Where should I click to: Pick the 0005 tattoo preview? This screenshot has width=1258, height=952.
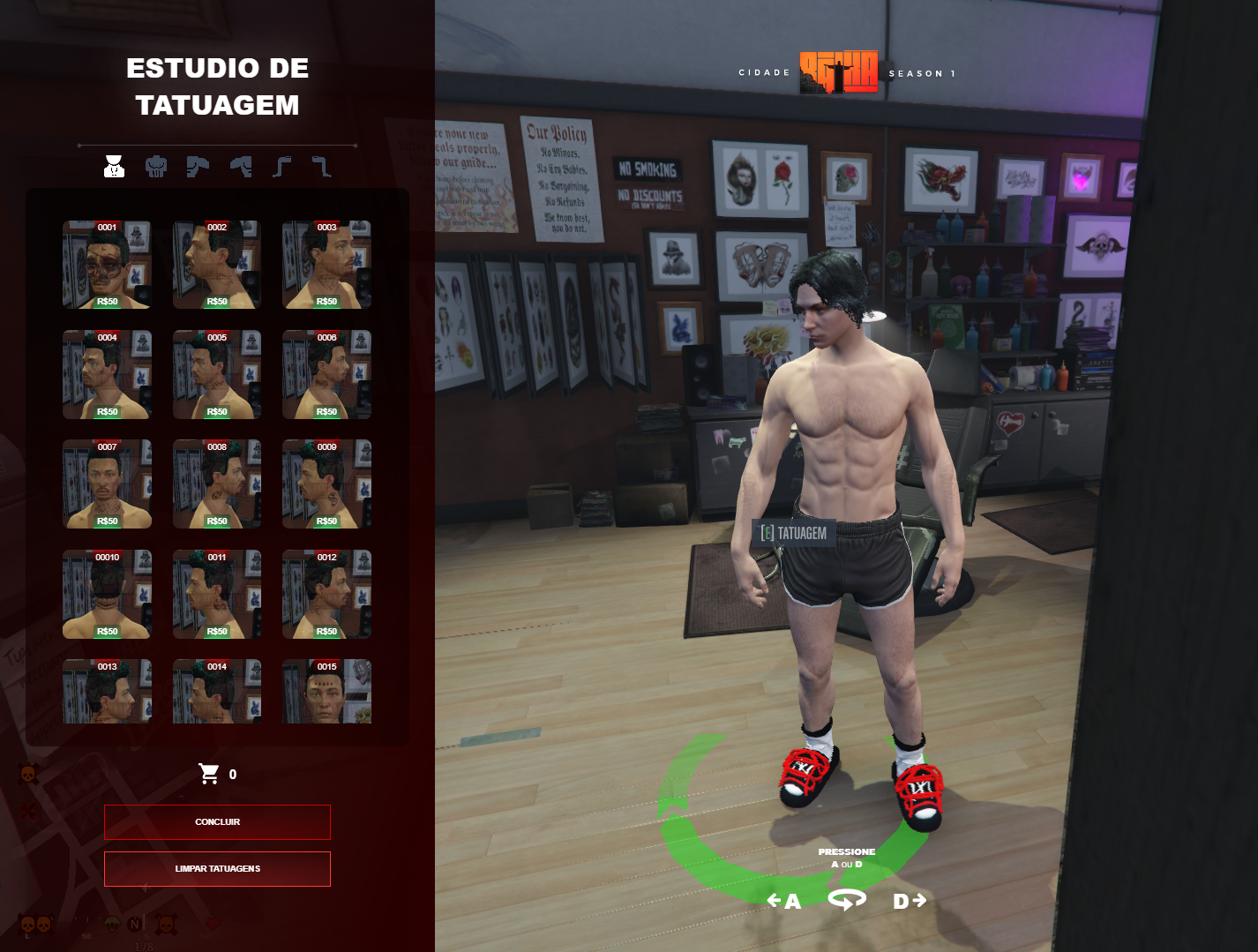point(217,375)
